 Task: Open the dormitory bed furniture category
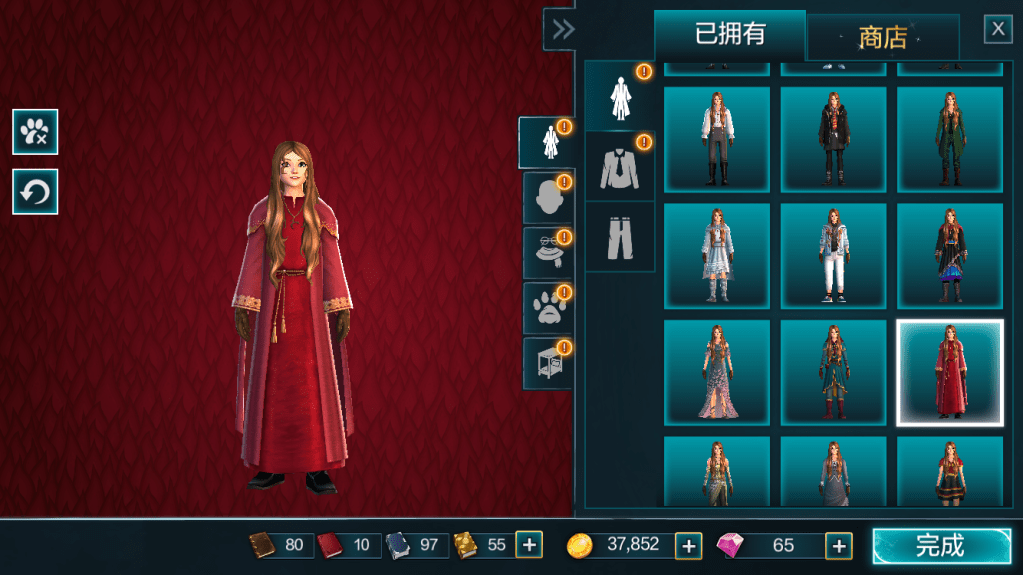(x=547, y=363)
